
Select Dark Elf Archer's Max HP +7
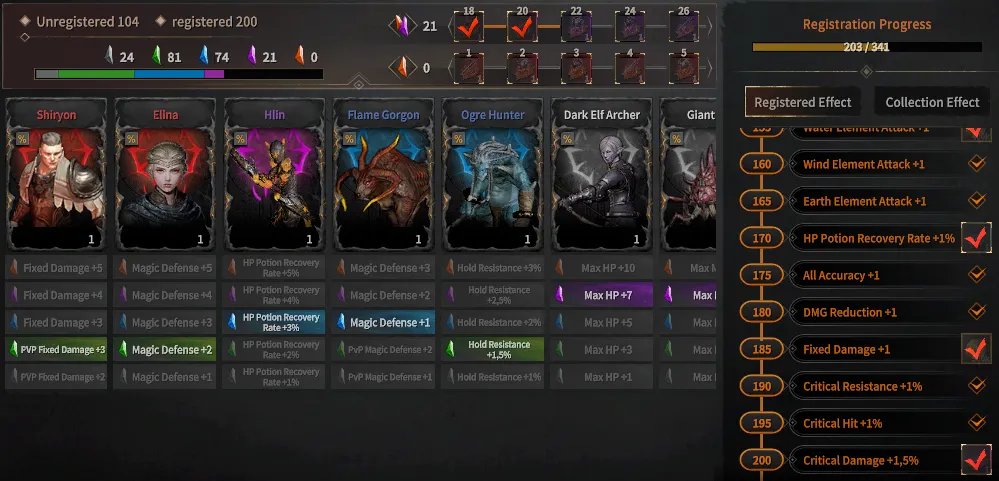(602, 295)
